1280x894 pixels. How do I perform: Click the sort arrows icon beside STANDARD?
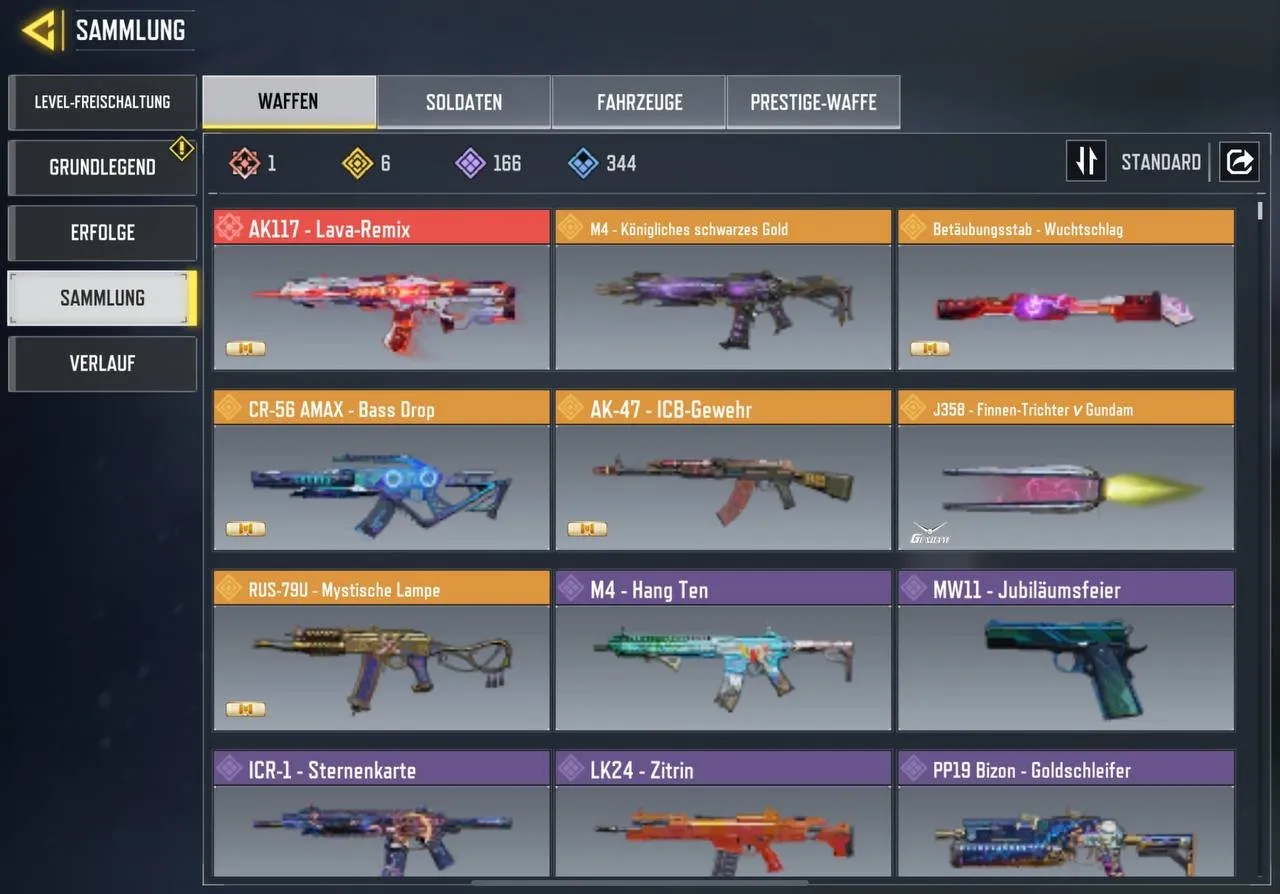1086,161
